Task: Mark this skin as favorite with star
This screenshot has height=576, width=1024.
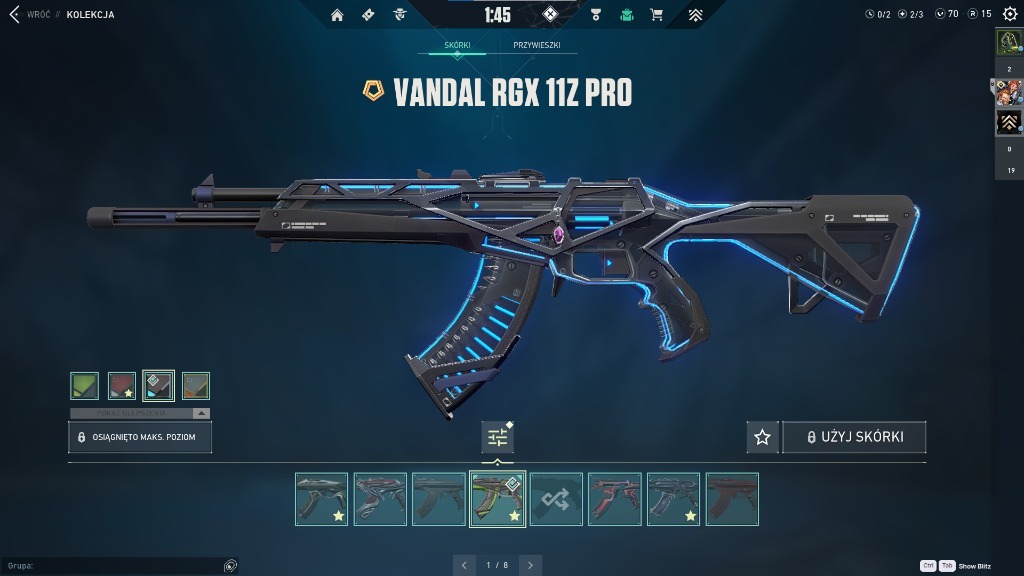Action: [762, 437]
